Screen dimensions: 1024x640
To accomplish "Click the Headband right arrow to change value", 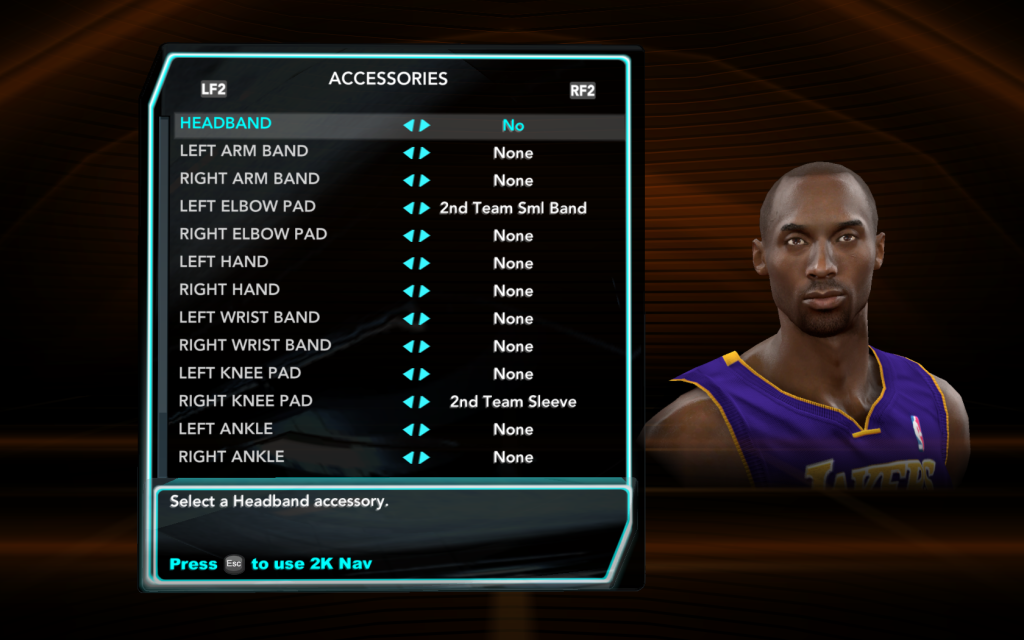I will click(x=425, y=126).
